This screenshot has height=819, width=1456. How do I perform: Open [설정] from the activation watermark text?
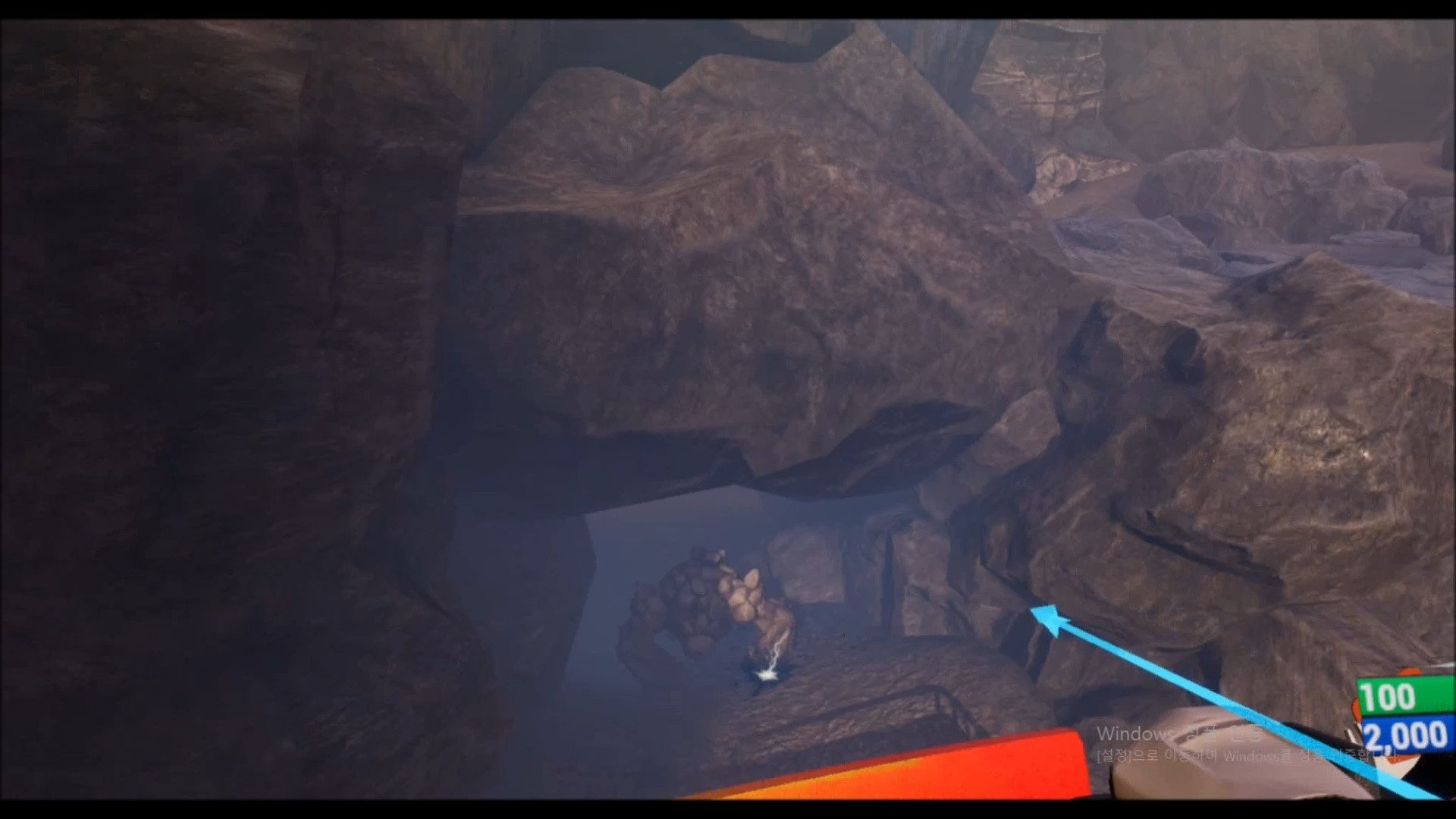[x=1115, y=756]
